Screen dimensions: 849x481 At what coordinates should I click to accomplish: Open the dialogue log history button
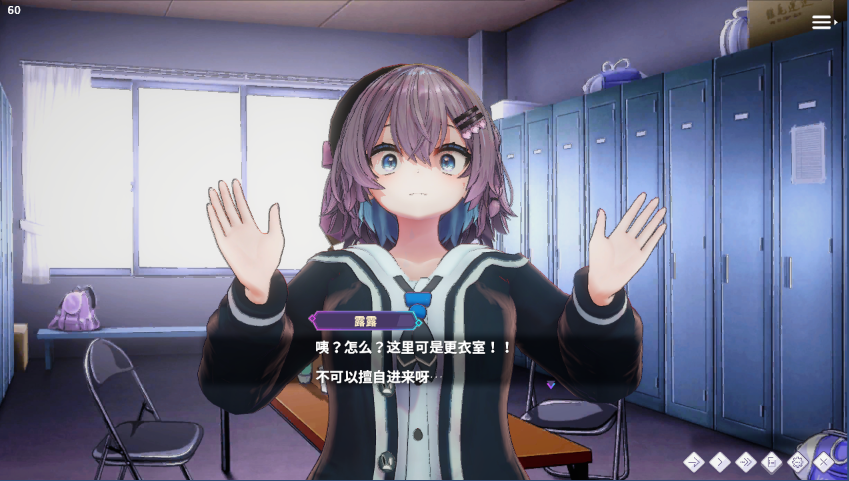(x=772, y=462)
